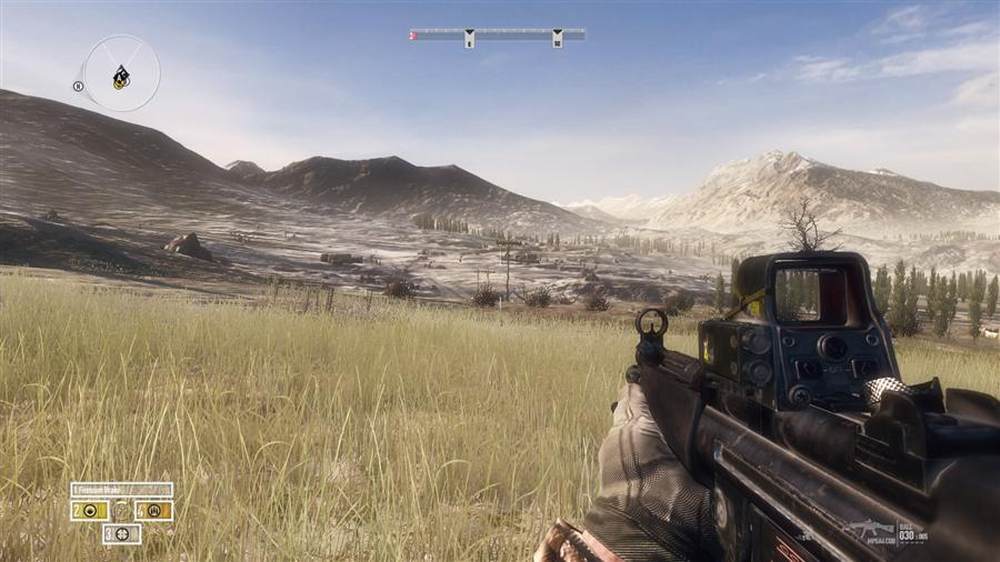Screen dimensions: 1000x562
Task: Select squad member slot number 2
Action: tap(90, 510)
